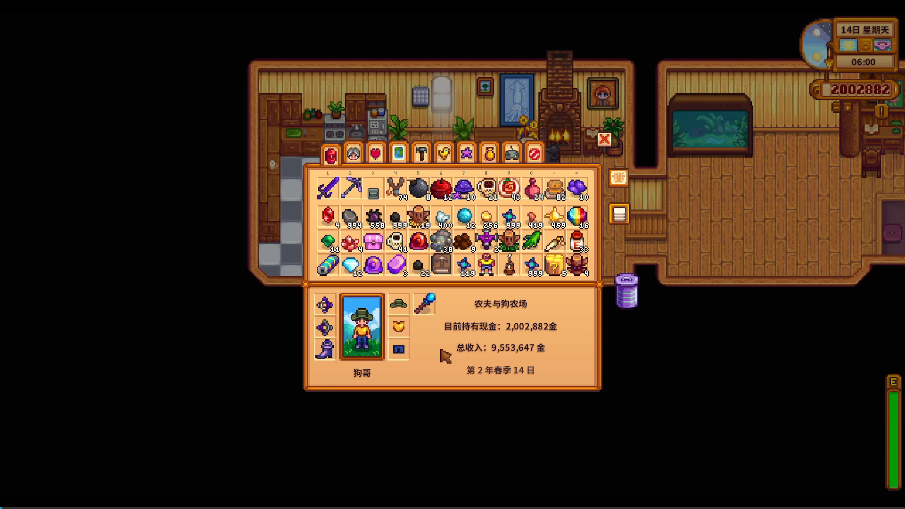Viewport: 905px width, 509px height.
Task: Select the diamond stack in the bottom row
Action: [351, 265]
